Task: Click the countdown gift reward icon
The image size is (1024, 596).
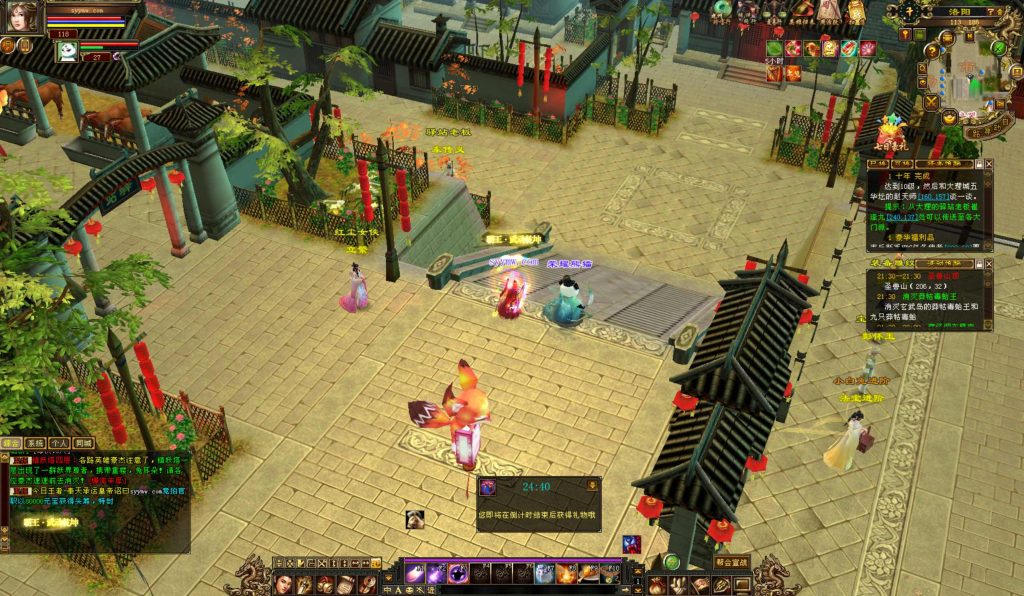Action: click(488, 487)
